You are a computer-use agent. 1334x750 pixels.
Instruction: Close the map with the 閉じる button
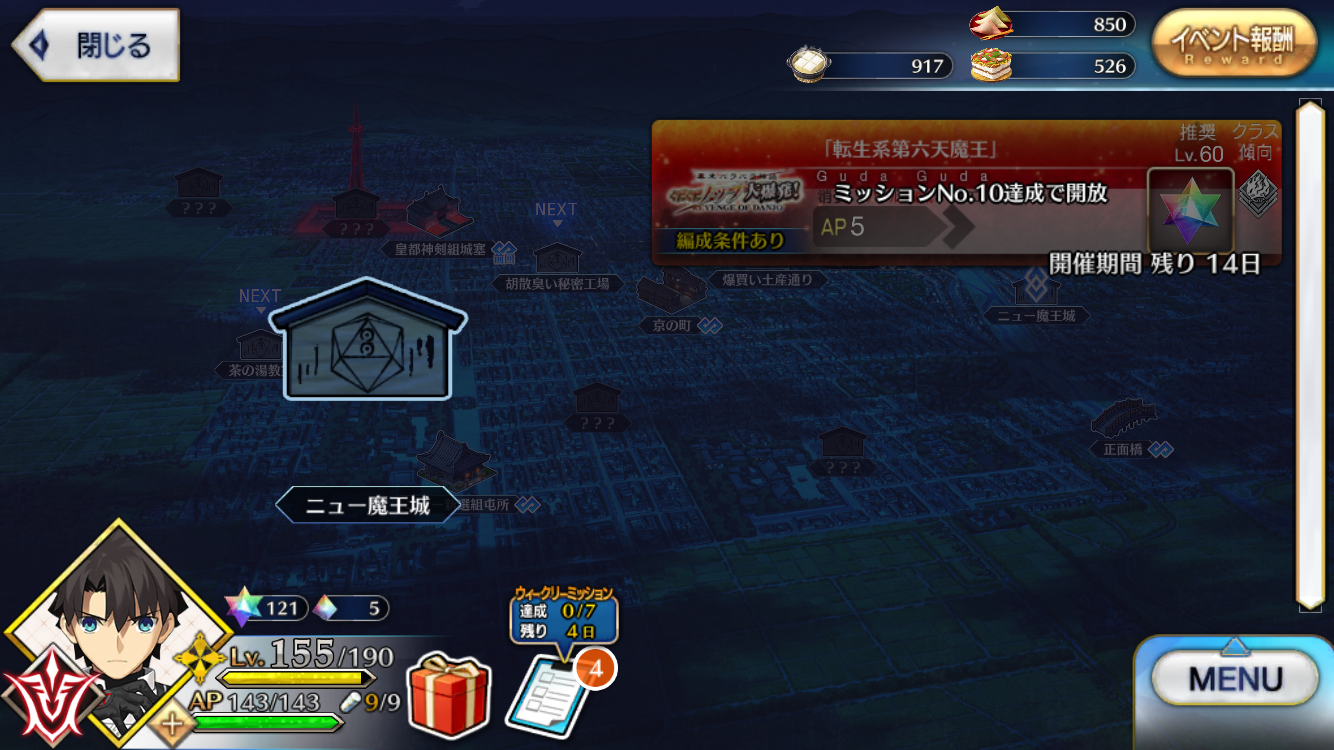tap(96, 45)
